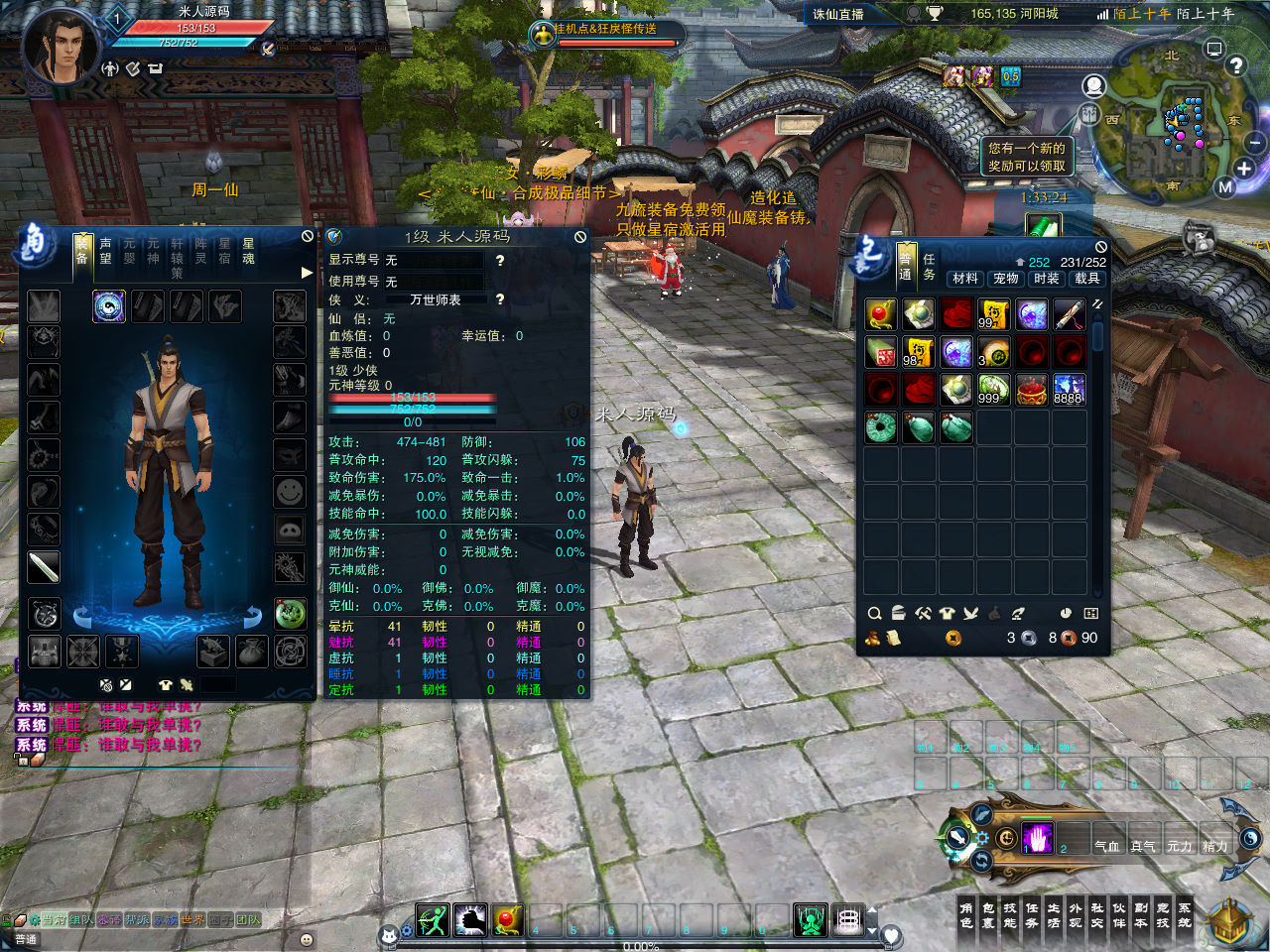Screen dimensions: 1270x952
Task: Open the 星魂 tab in character panel
Action: 248,250
